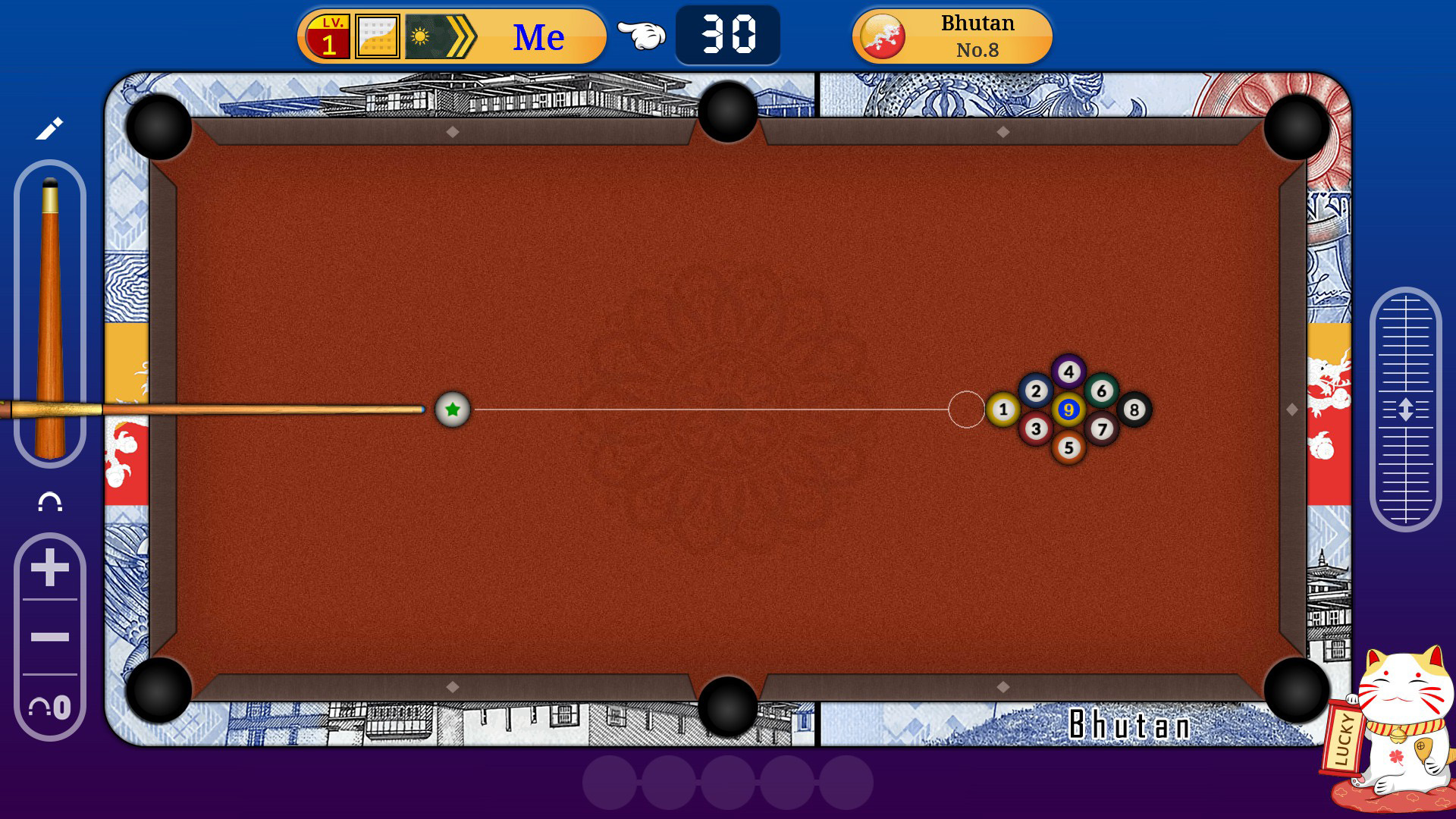The height and width of the screenshot is (819, 1456).
Task: Reset spin with the zero-spin button
Action: pyautogui.click(x=48, y=707)
